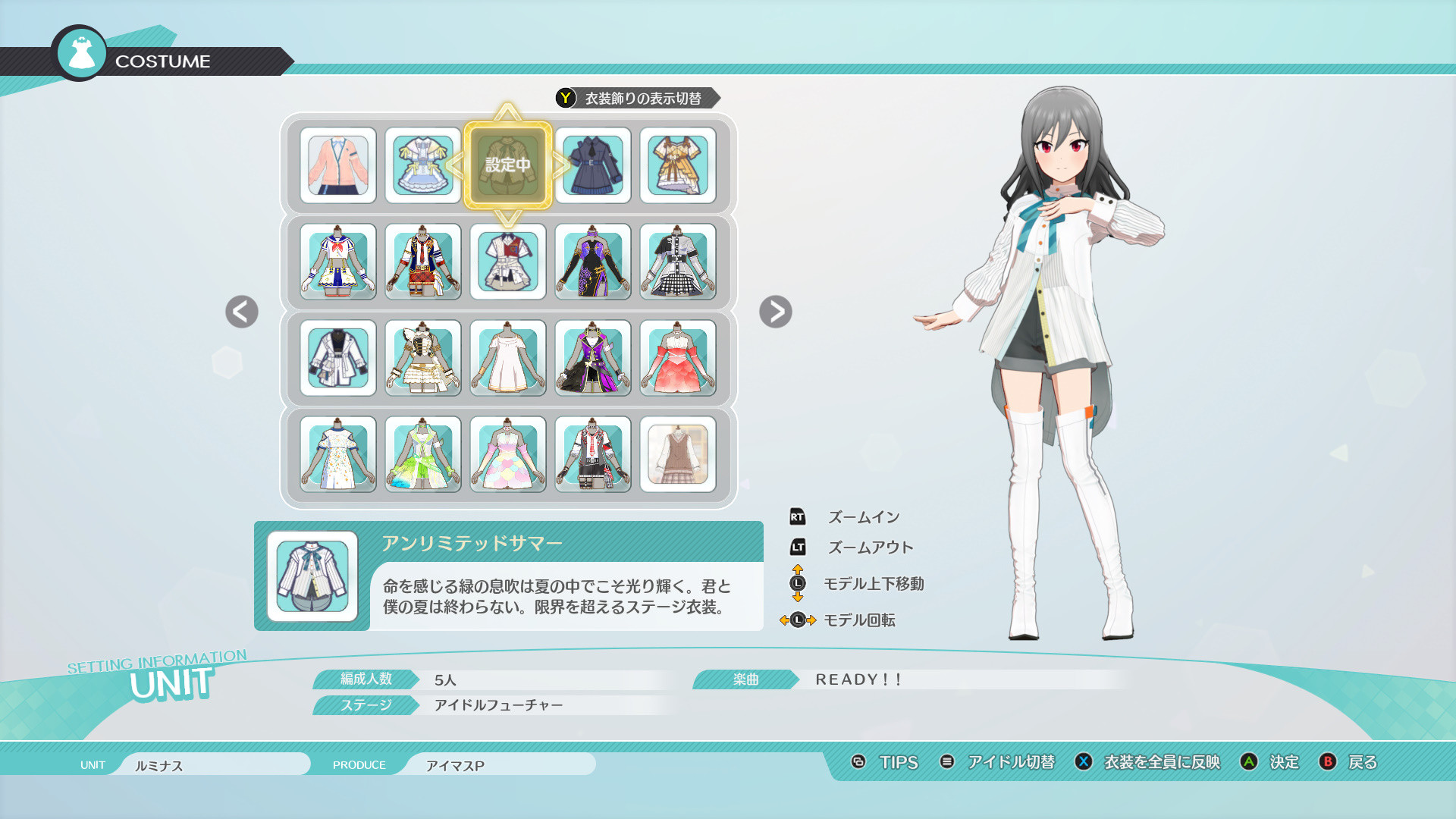Select the pink cardigan costume thumbnail

(339, 167)
